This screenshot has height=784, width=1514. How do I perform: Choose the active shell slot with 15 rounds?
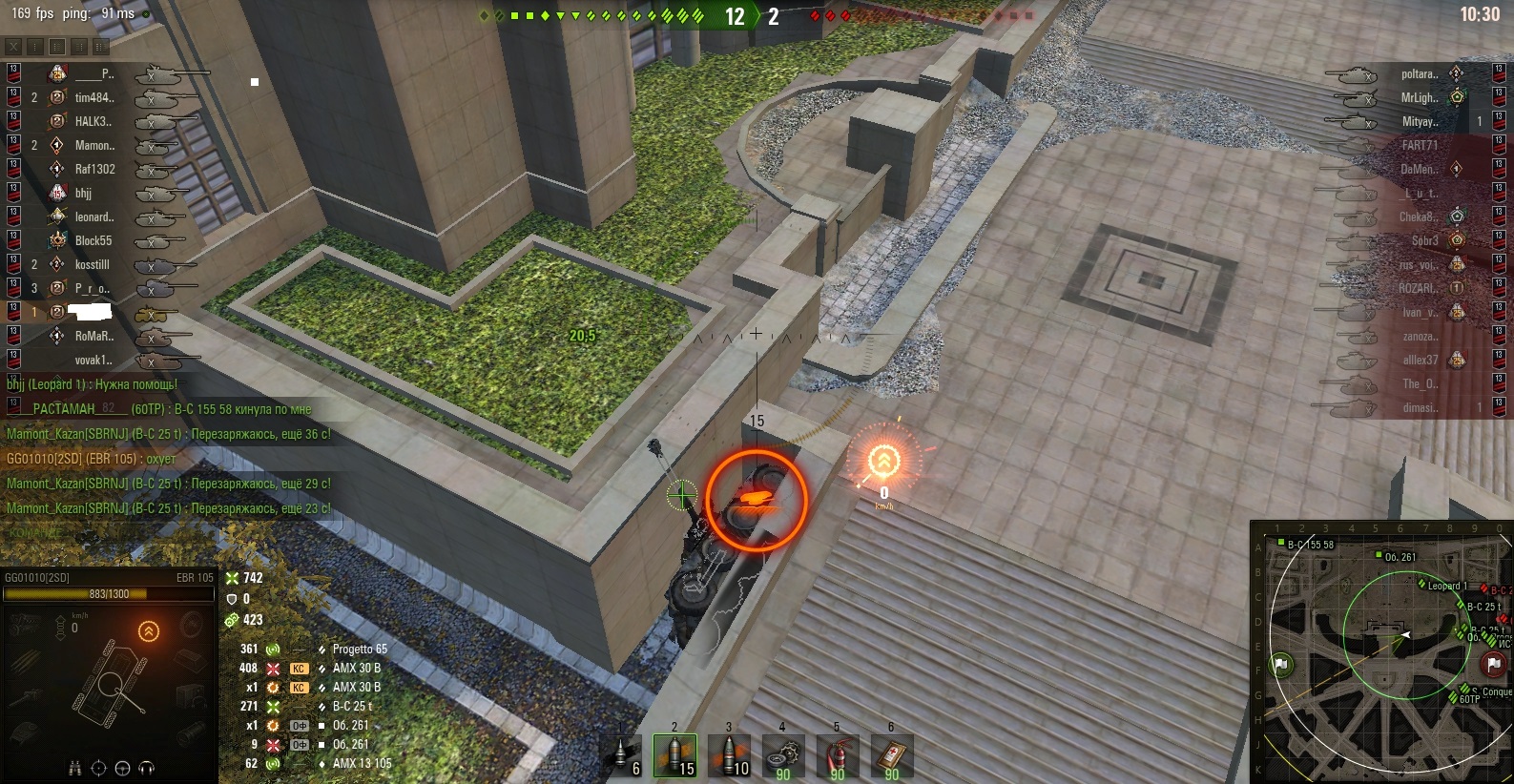coord(675,755)
